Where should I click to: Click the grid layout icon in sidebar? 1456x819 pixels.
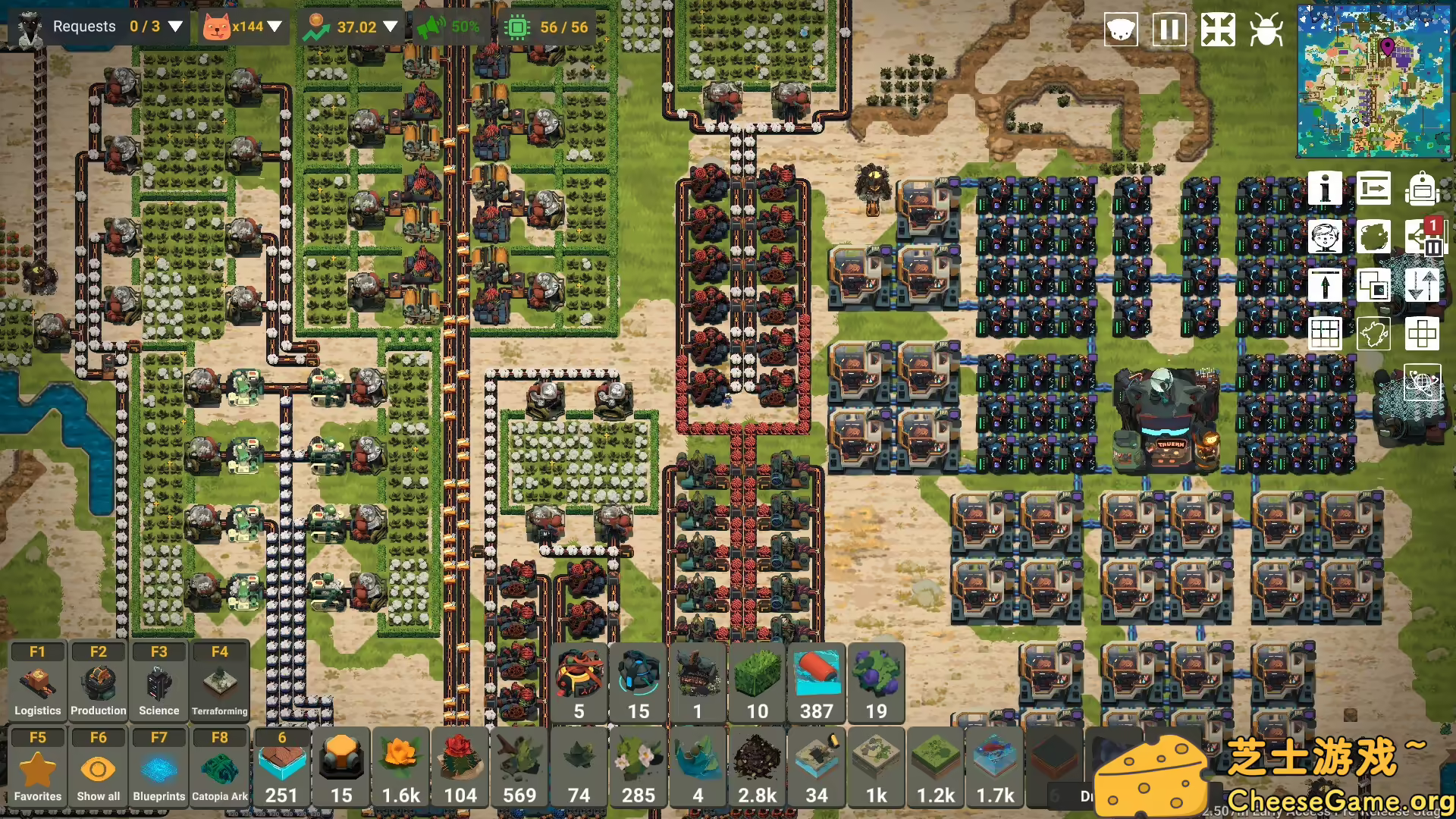(1325, 333)
